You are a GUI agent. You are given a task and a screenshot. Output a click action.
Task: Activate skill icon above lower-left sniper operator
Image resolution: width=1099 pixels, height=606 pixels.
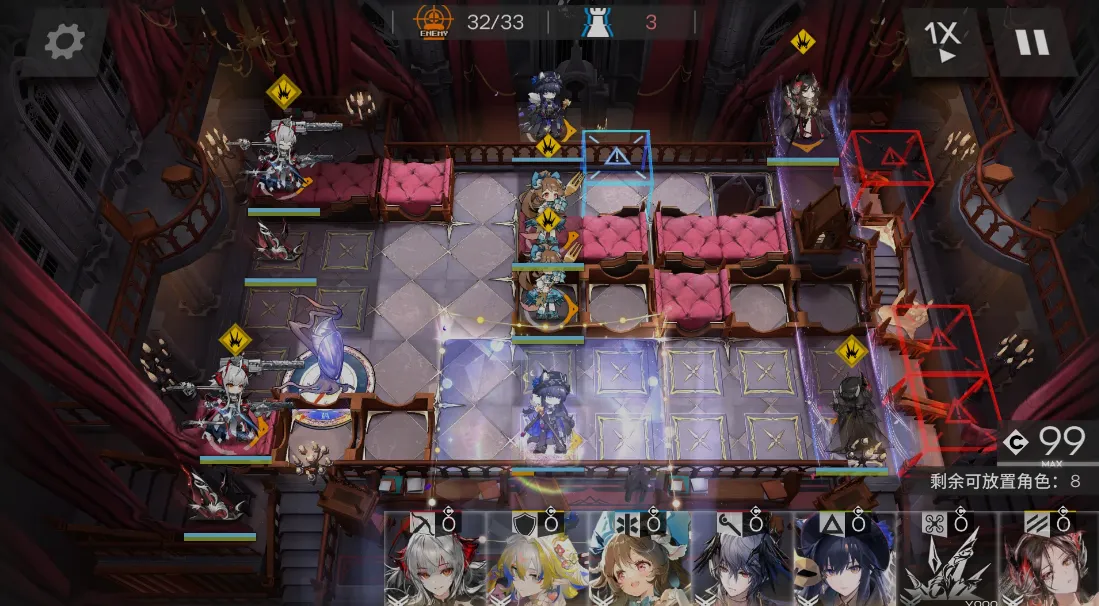(x=235, y=340)
